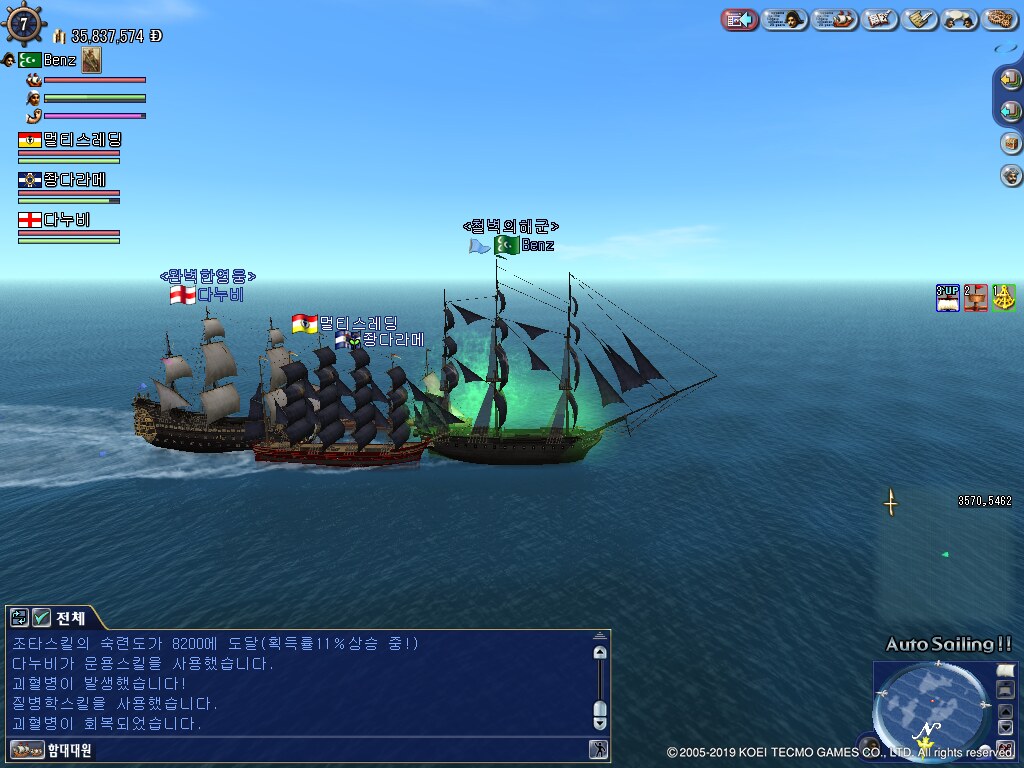Open the treasure chest side icon

1011,143
